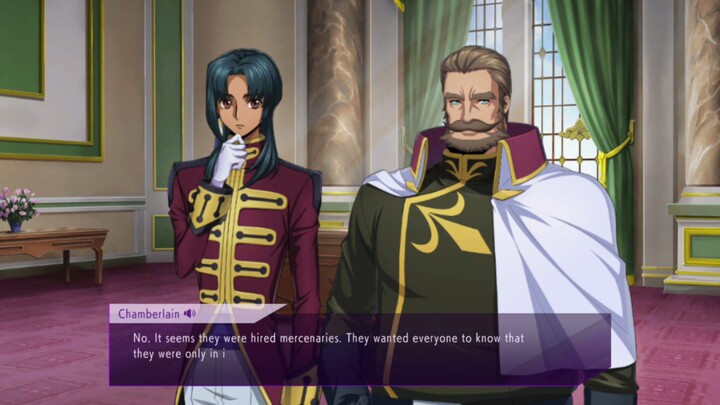720x405 pixels.
Task: Replay voice with the speaker icon beside Chamberlain
Action: point(190,314)
